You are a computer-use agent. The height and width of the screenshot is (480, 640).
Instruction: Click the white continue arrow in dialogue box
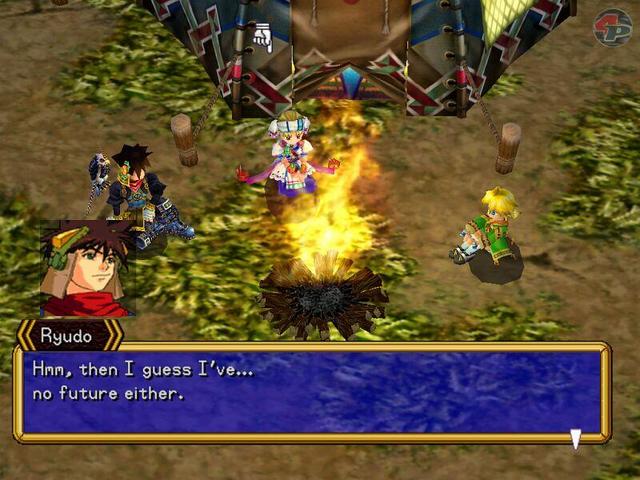575,437
